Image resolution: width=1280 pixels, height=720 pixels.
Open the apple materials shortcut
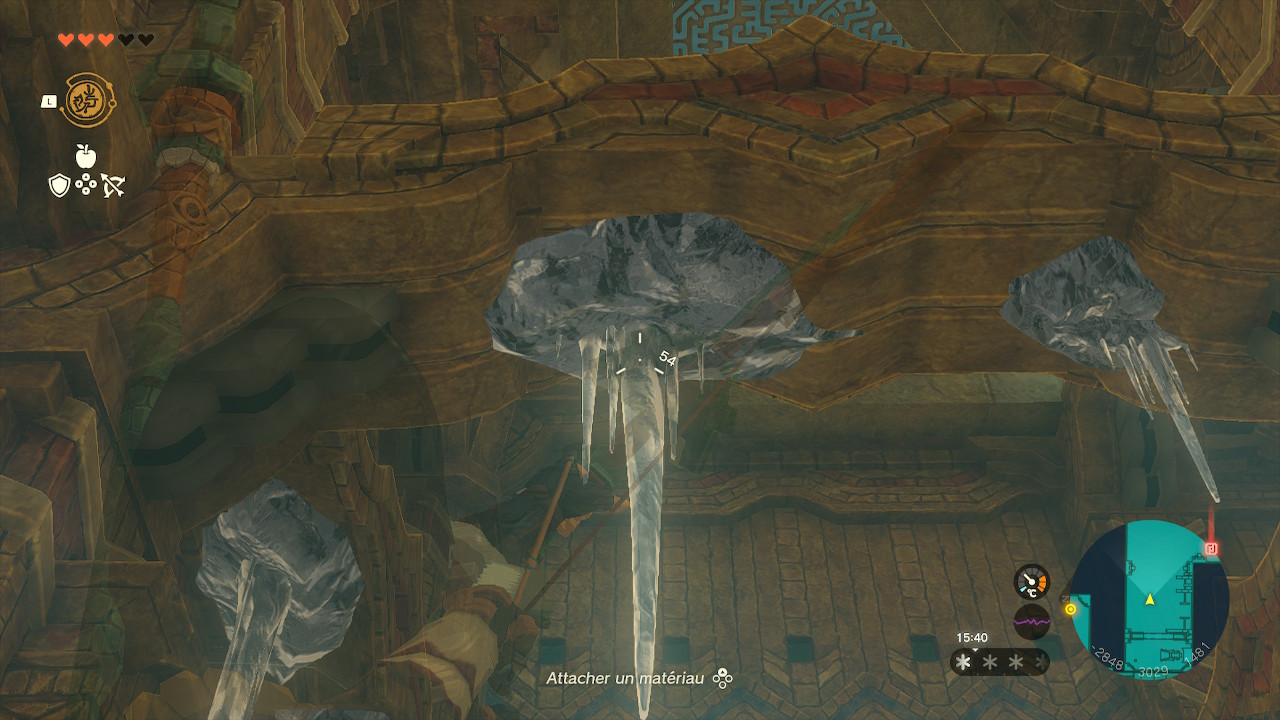point(85,156)
